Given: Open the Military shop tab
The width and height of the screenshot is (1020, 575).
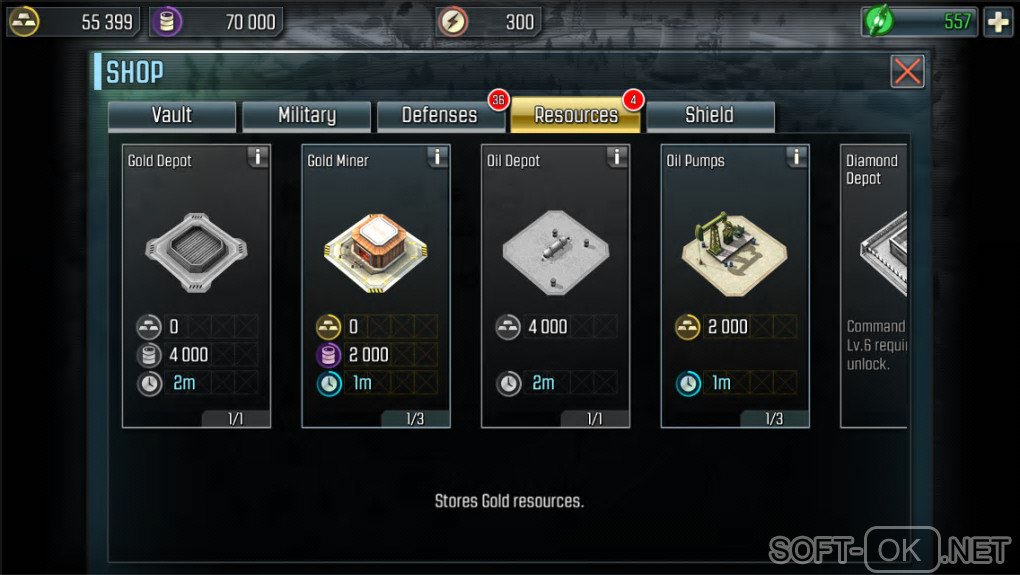Looking at the screenshot, I should 306,115.
